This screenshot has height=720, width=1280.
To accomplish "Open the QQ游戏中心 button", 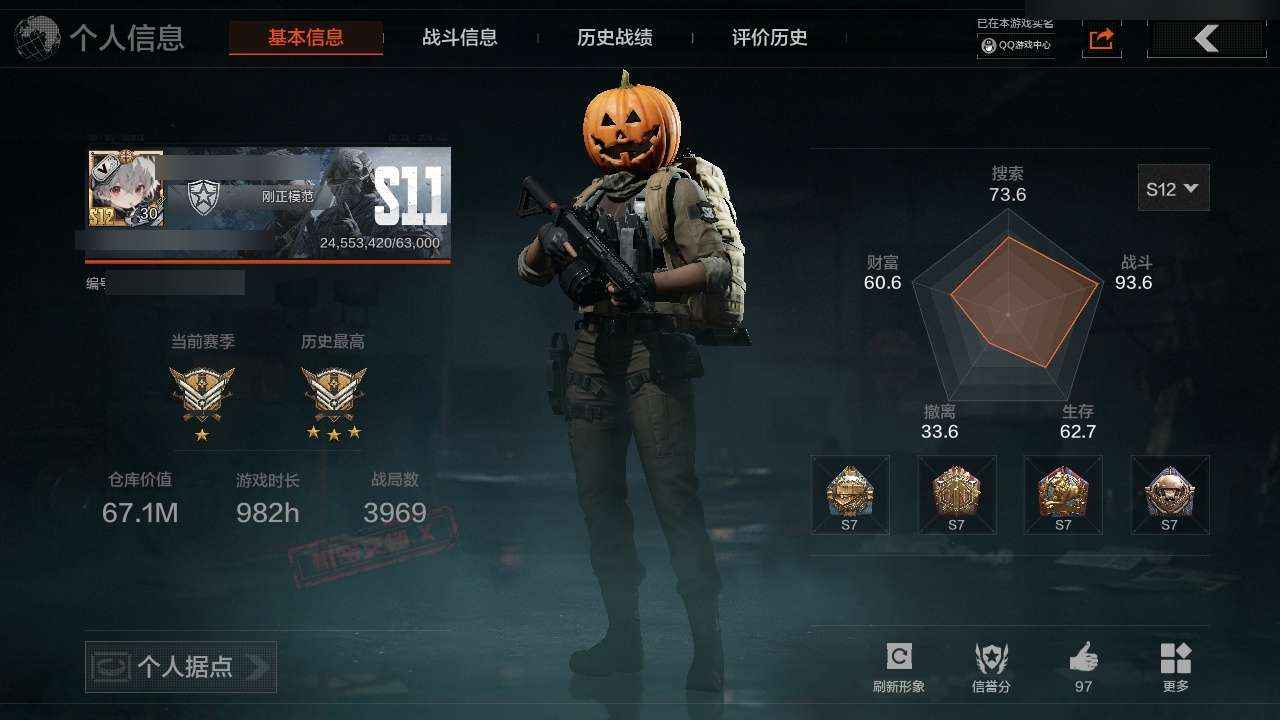I will tap(1016, 45).
